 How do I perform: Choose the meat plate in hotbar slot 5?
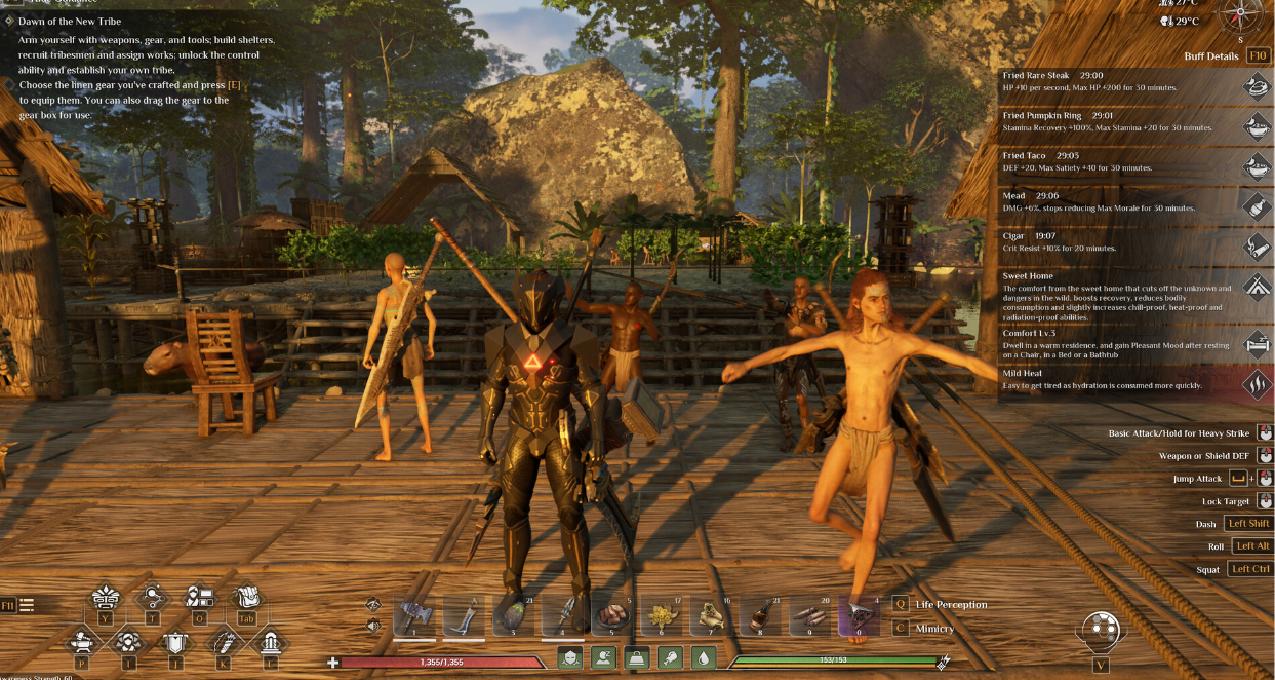[612, 616]
